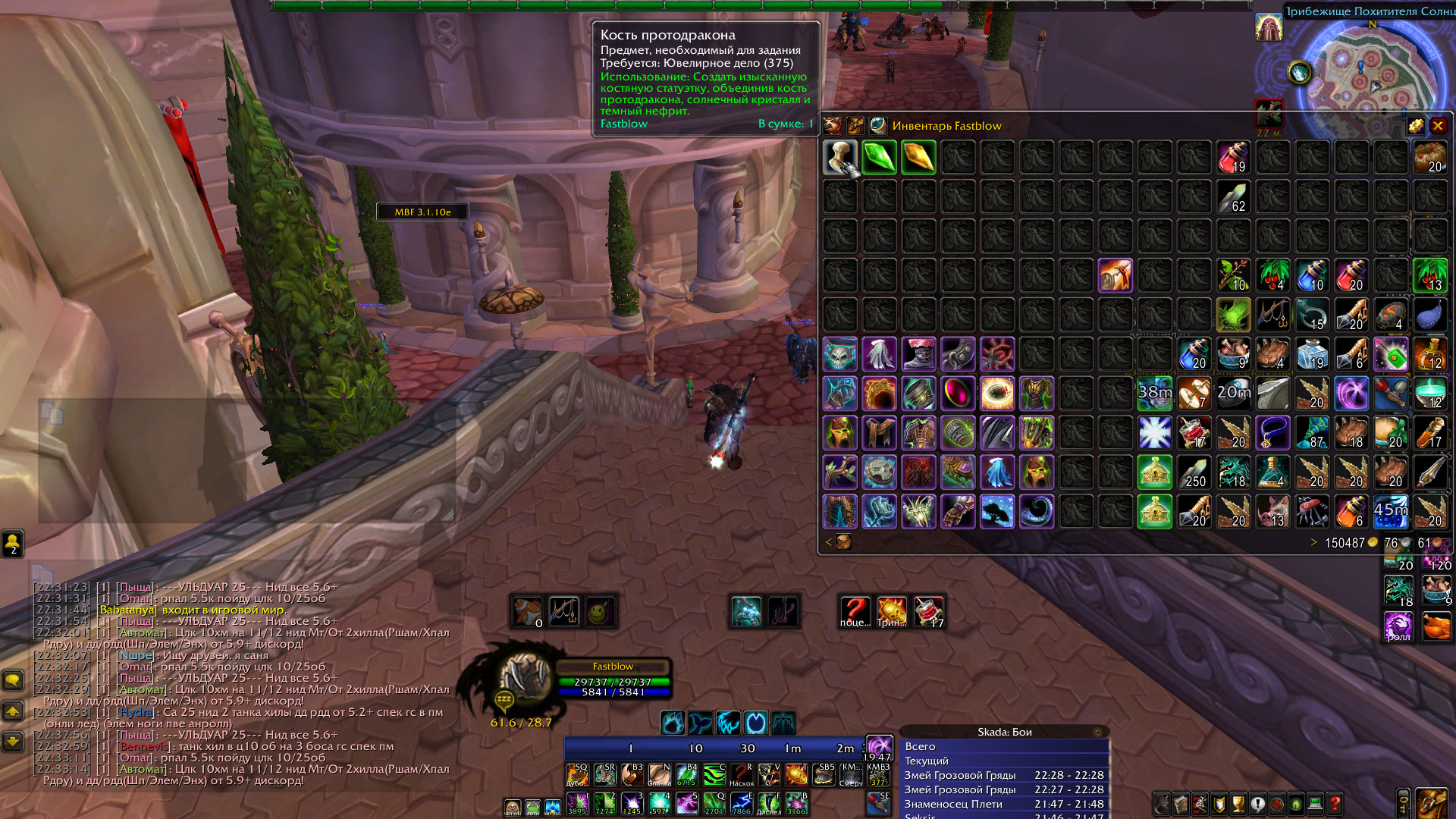Click the fishing pole action button
Viewport: 1456px width, 819px height.
tap(563, 611)
